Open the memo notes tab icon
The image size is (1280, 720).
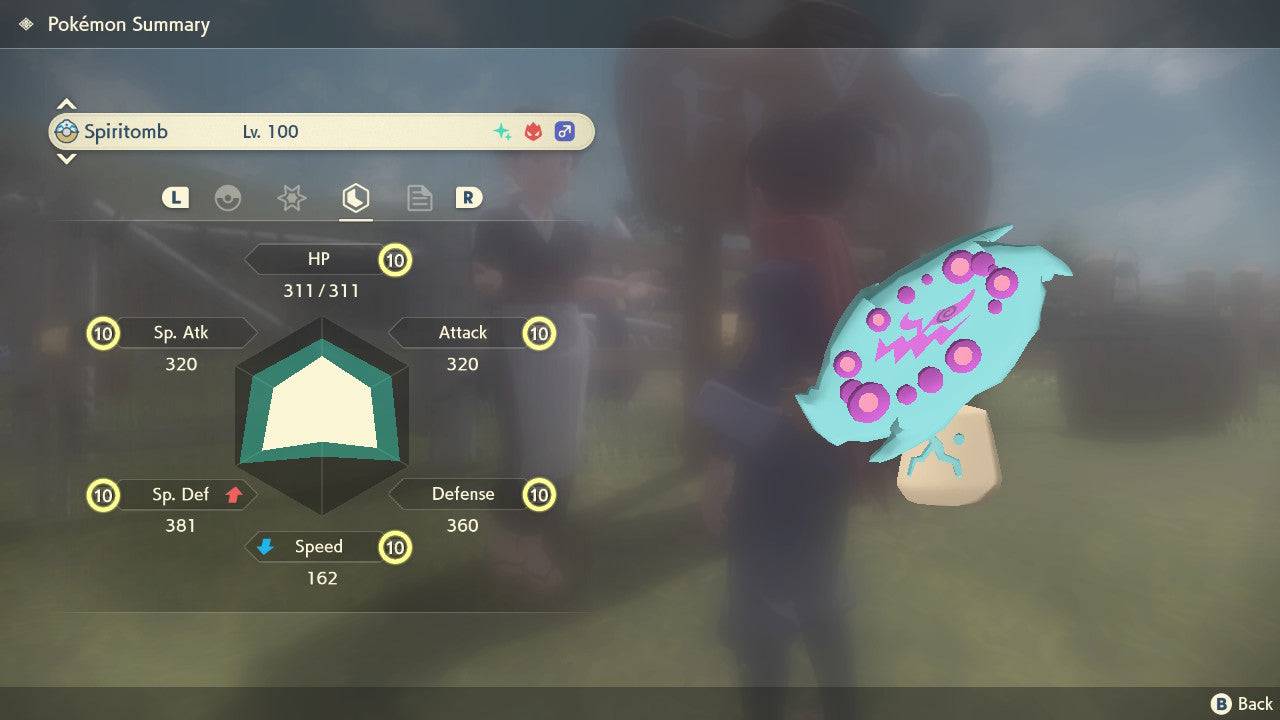[419, 198]
